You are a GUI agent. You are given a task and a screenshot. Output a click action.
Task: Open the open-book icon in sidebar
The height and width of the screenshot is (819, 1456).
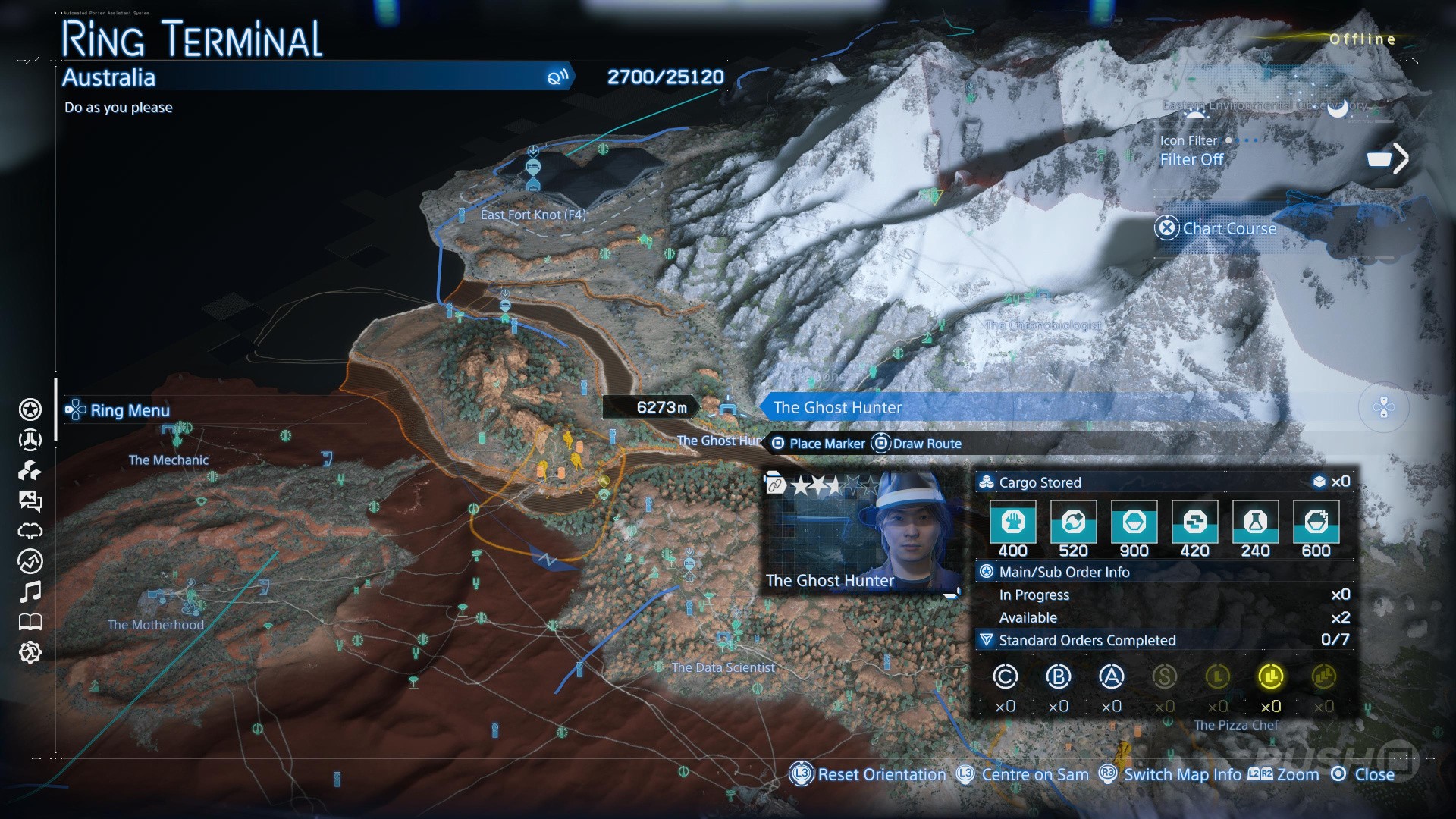(x=30, y=622)
